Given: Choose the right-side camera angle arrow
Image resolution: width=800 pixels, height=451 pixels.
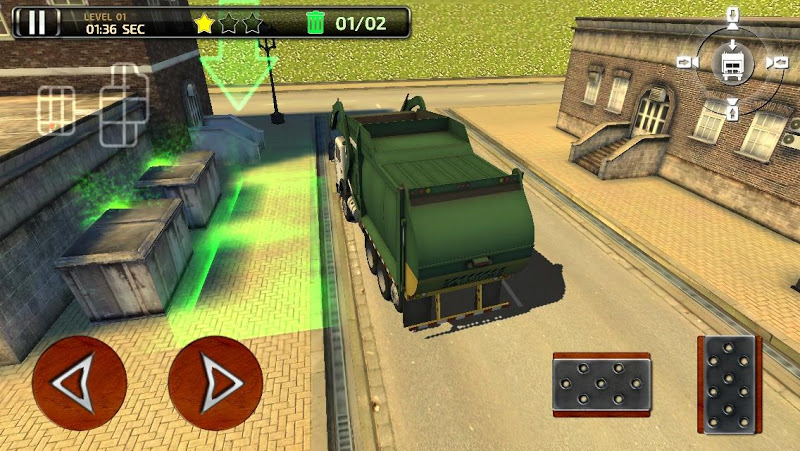Looking at the screenshot, I should tap(777, 63).
